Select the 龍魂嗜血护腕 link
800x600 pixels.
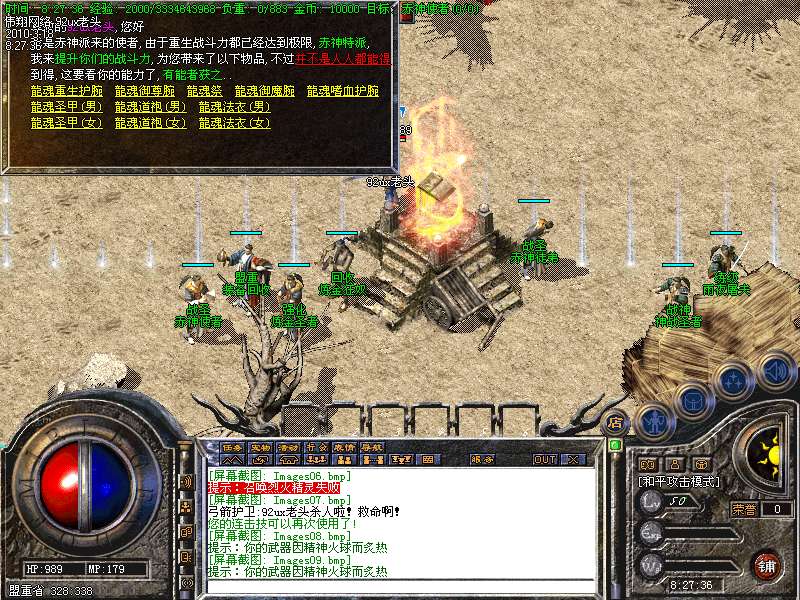[343, 91]
